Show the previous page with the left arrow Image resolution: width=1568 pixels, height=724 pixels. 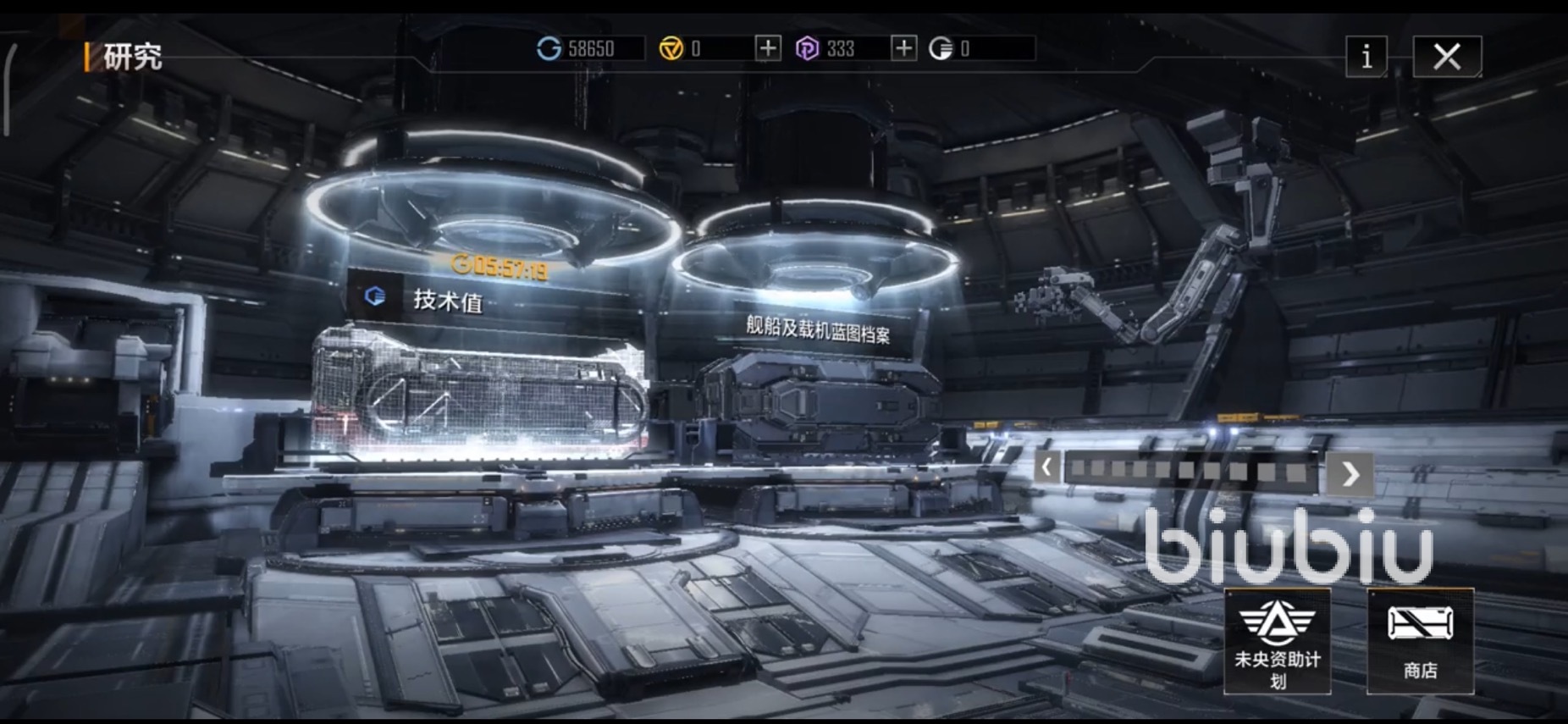pos(1047,467)
